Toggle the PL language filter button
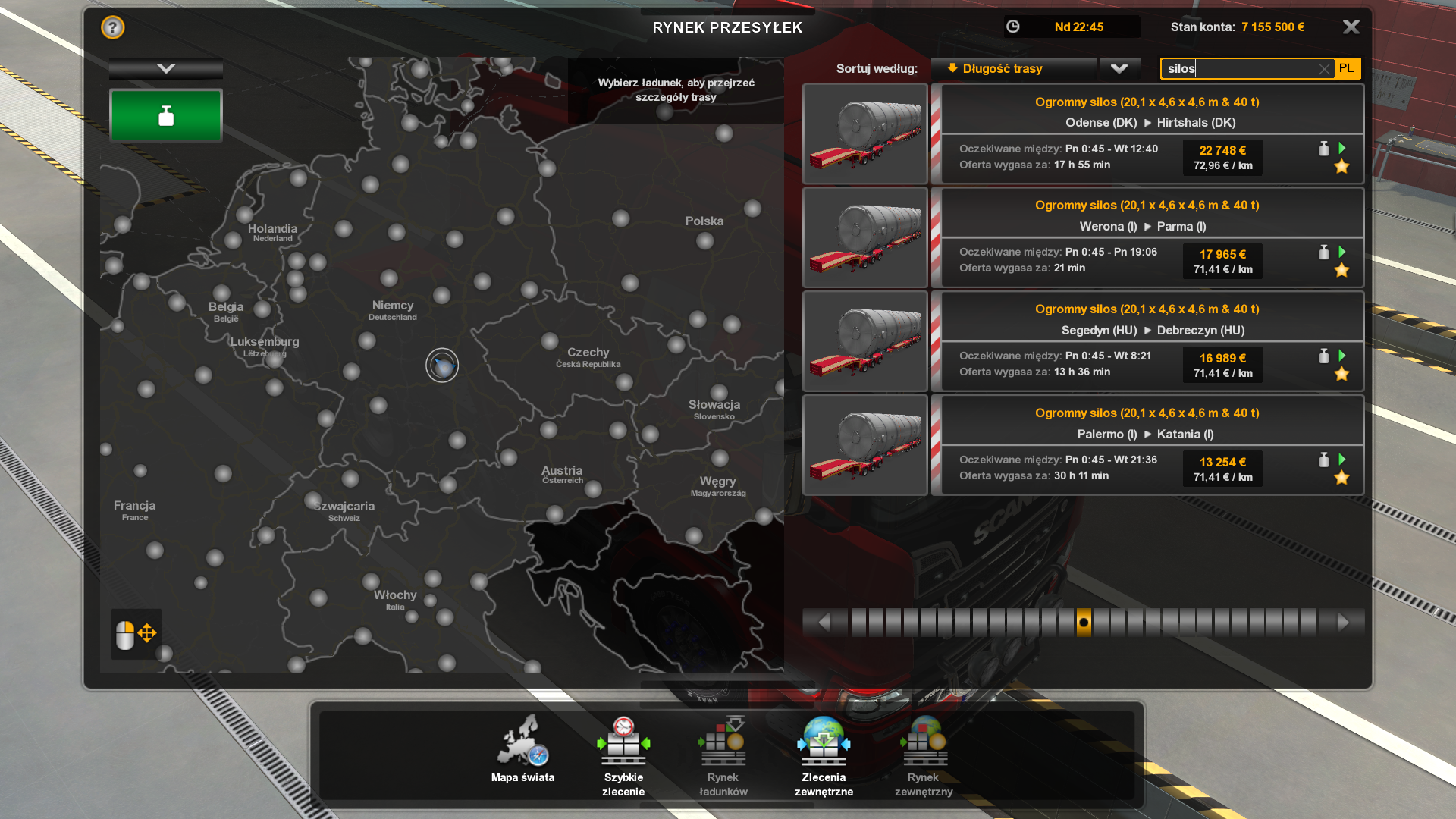Viewport: 1456px width, 819px height. pyautogui.click(x=1347, y=69)
